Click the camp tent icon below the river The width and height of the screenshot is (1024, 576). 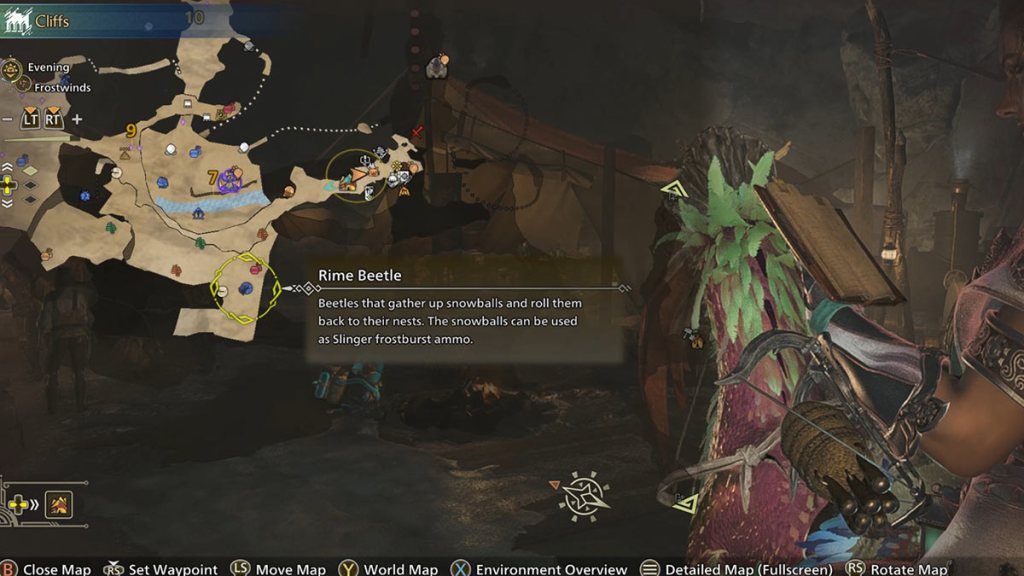[x=198, y=213]
